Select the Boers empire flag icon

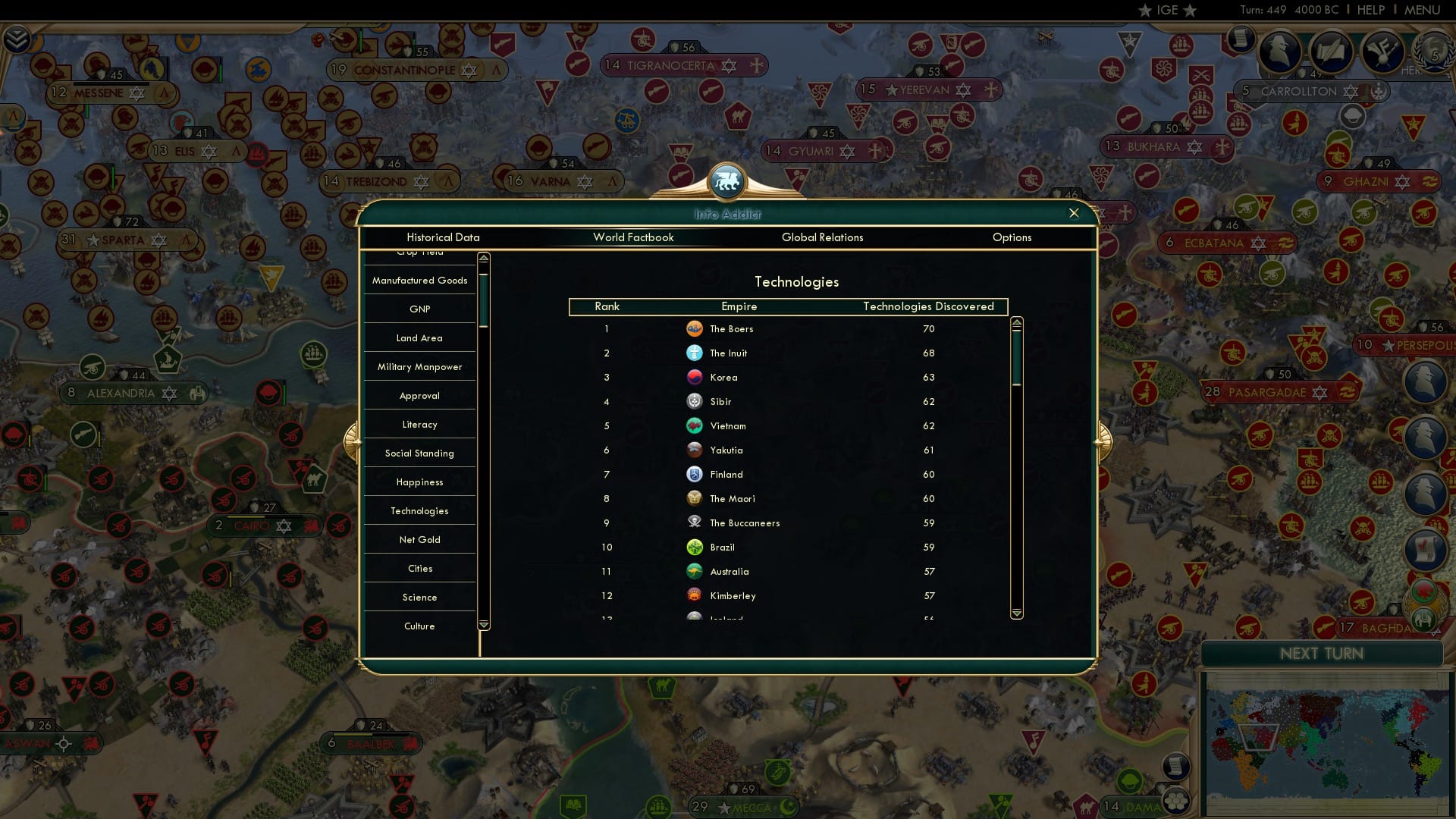click(x=696, y=329)
